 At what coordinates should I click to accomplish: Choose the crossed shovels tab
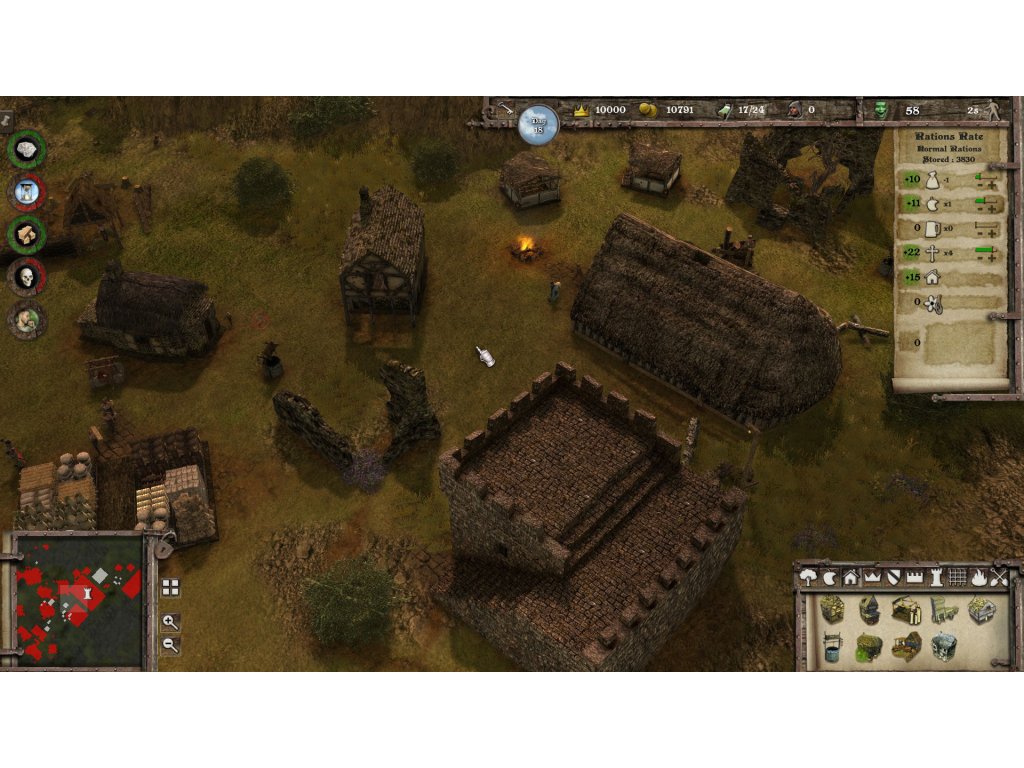(x=998, y=577)
